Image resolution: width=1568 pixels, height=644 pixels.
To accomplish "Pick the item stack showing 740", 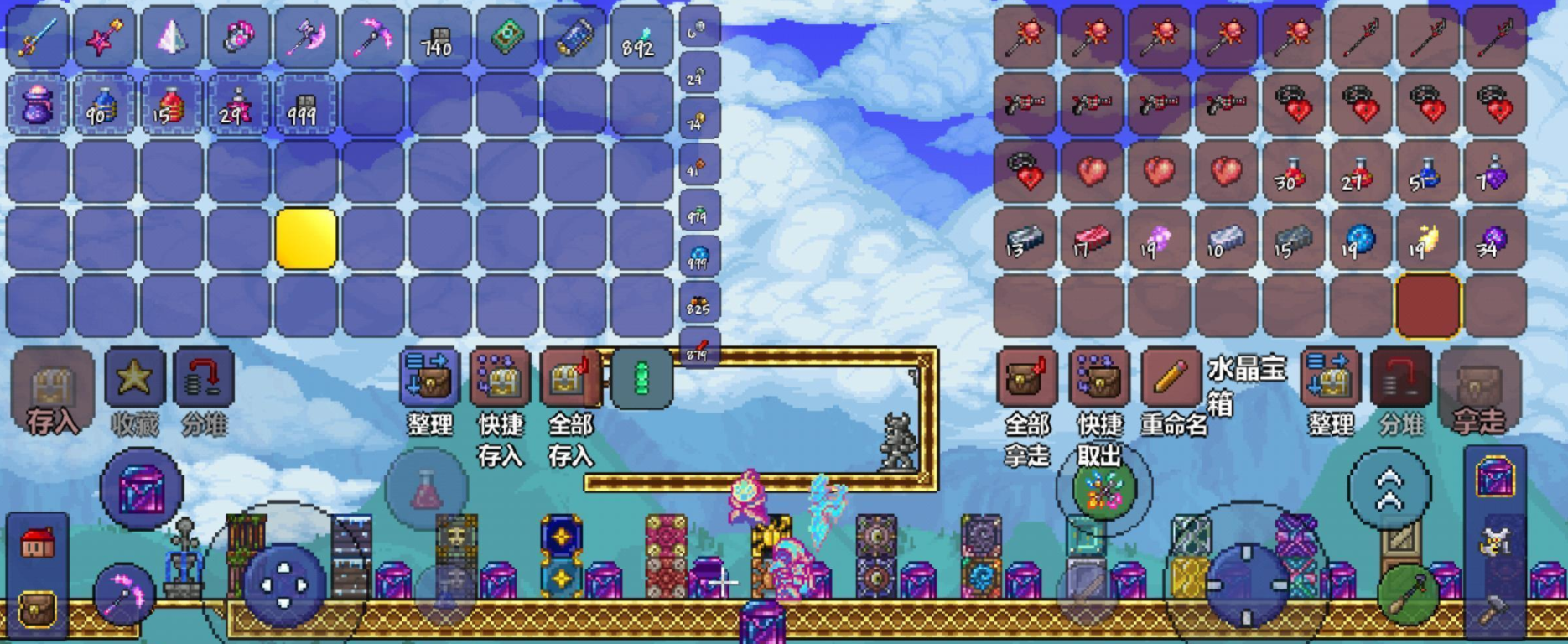I will coord(439,37).
